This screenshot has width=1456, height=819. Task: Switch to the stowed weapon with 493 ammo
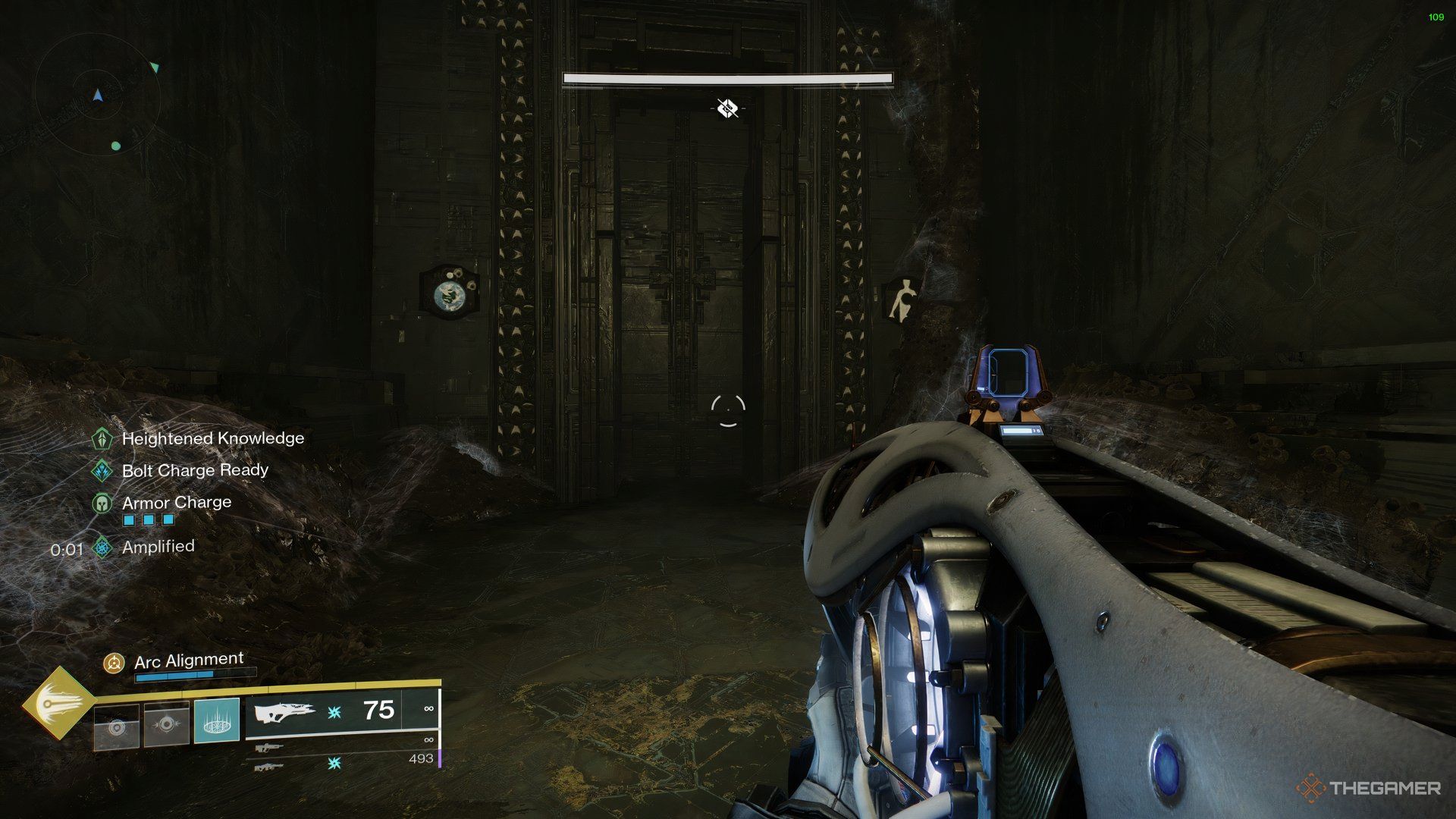click(x=268, y=767)
